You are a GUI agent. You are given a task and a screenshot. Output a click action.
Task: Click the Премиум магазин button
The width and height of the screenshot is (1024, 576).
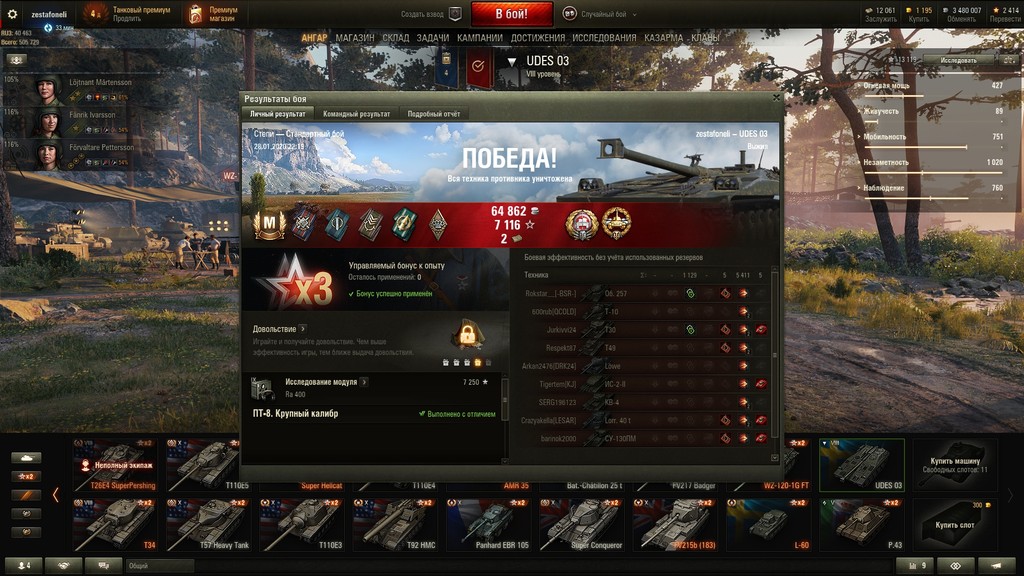pos(213,14)
